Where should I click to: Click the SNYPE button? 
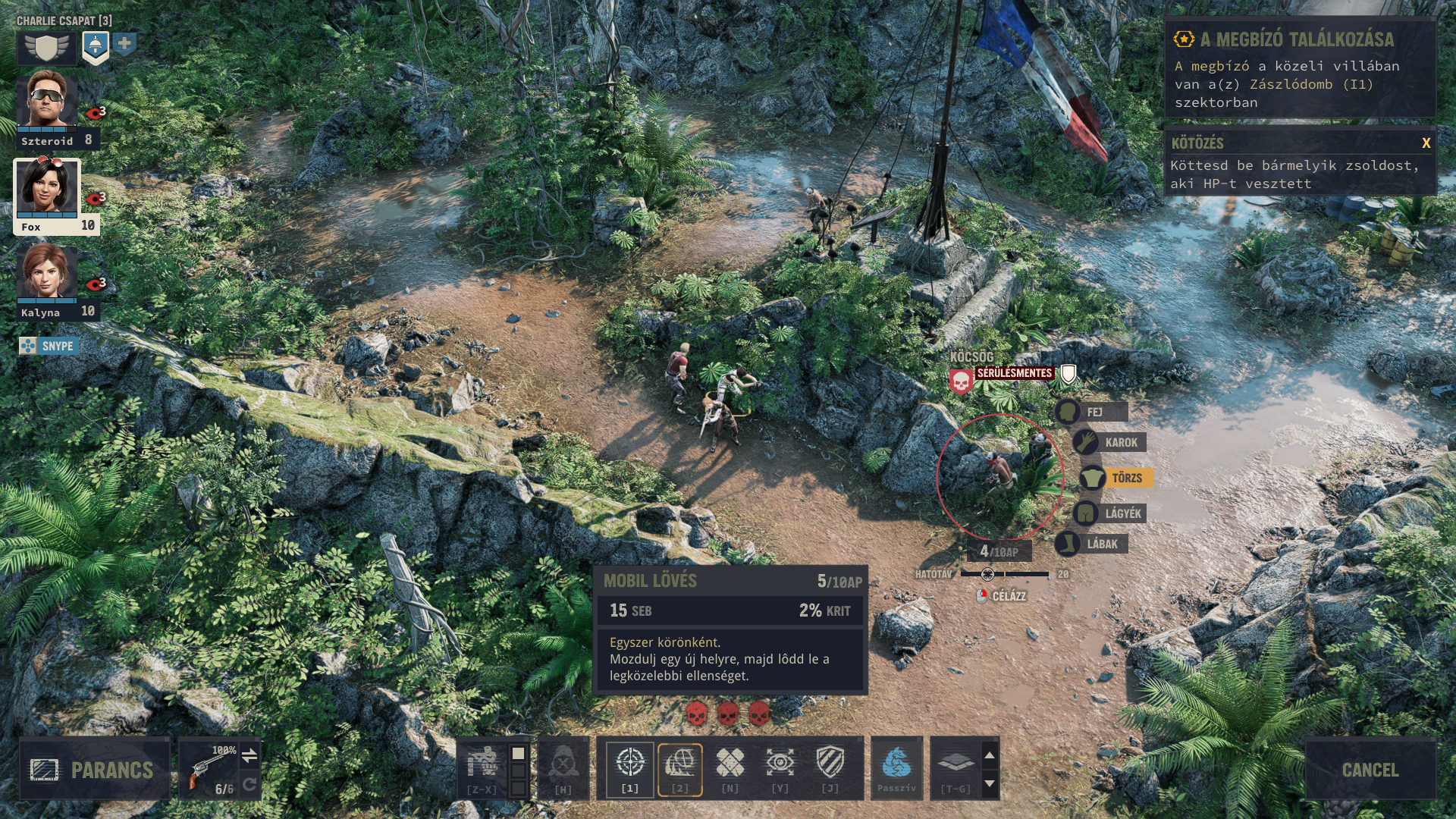tap(49, 346)
